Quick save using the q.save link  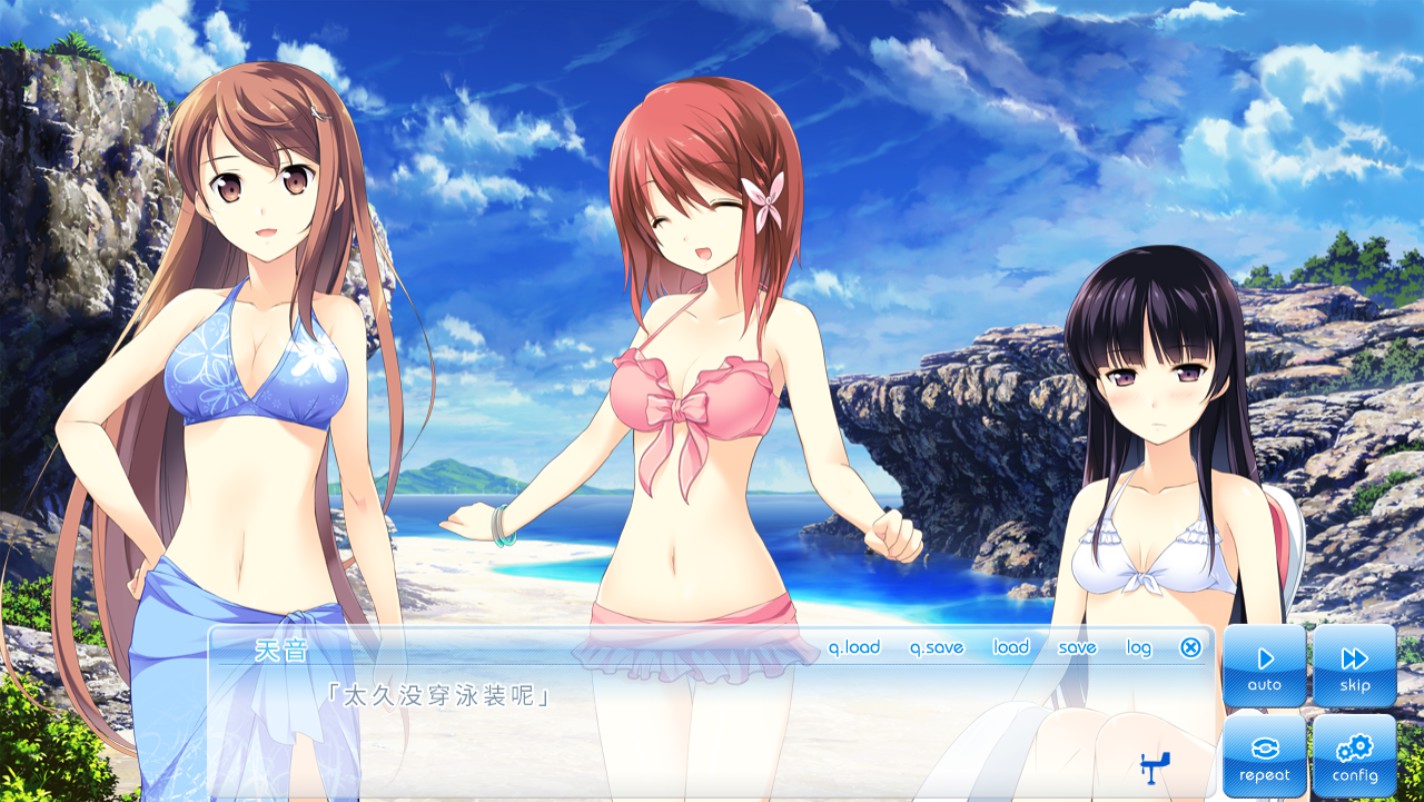pyautogui.click(x=934, y=648)
